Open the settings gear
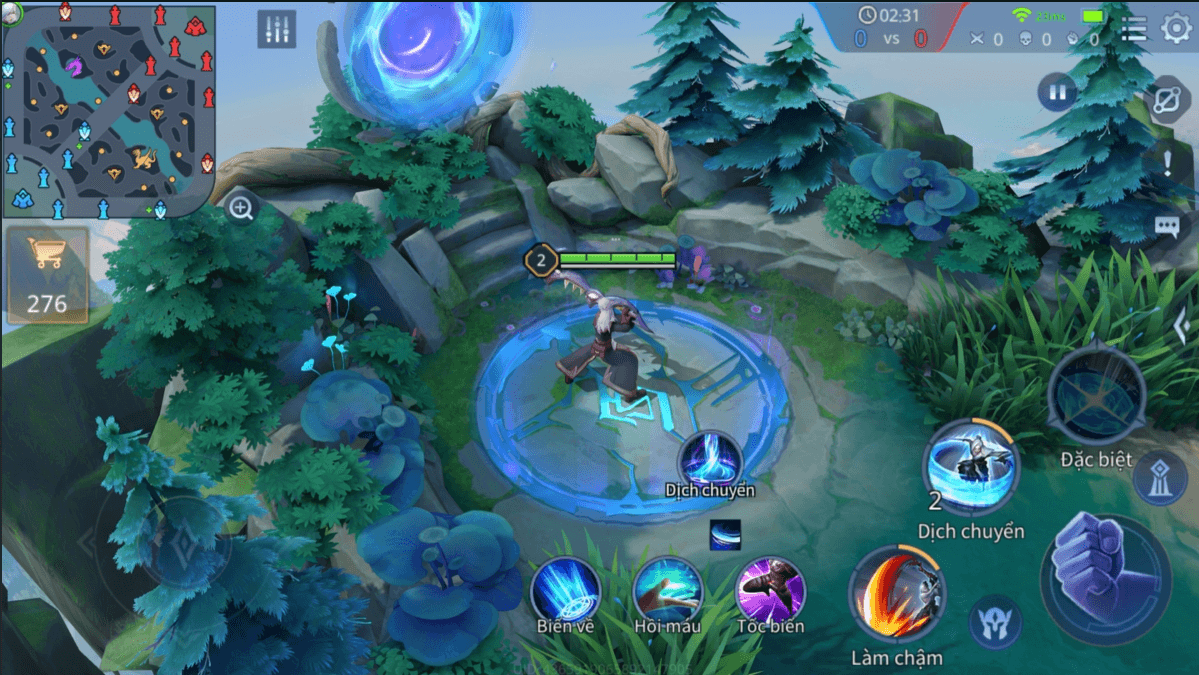Image resolution: width=1199 pixels, height=675 pixels. click(1176, 28)
